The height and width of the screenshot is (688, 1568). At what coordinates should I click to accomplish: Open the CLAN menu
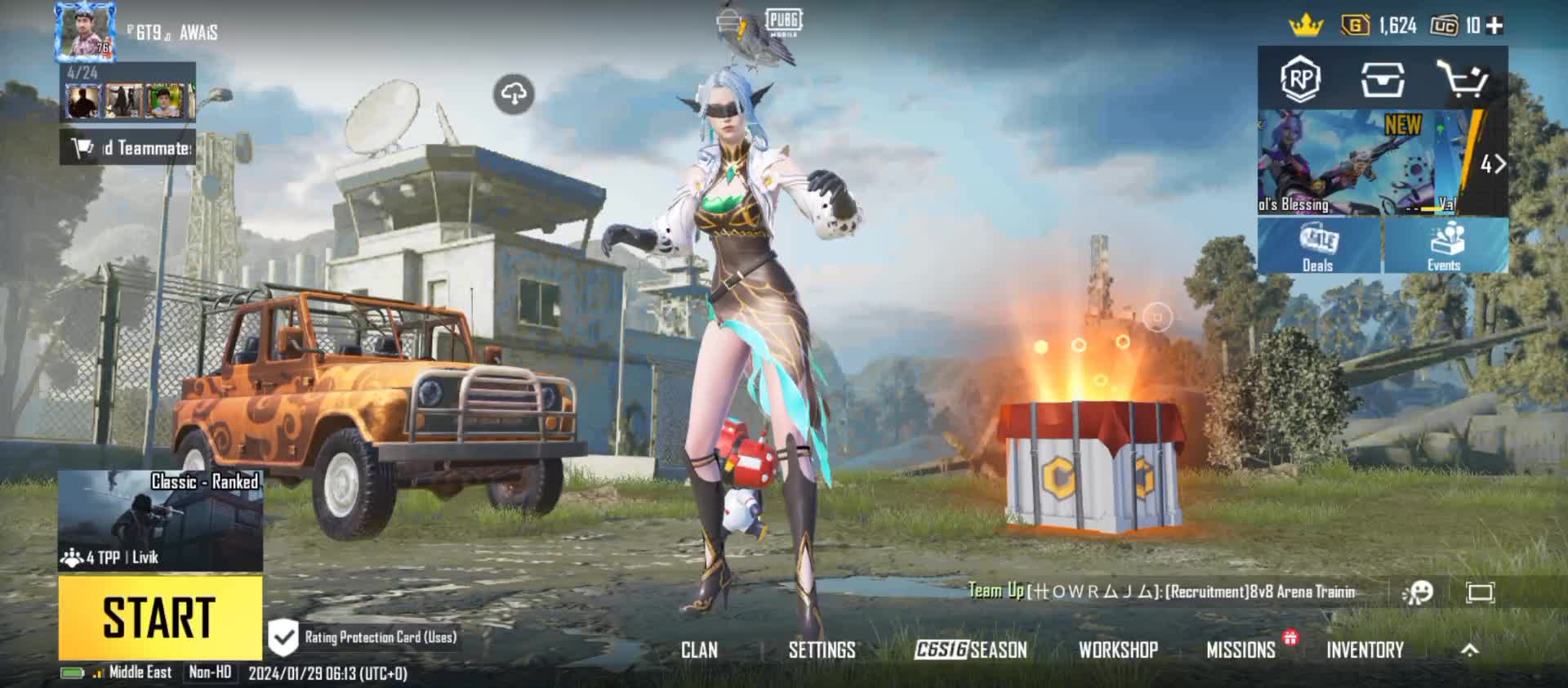pyautogui.click(x=699, y=650)
